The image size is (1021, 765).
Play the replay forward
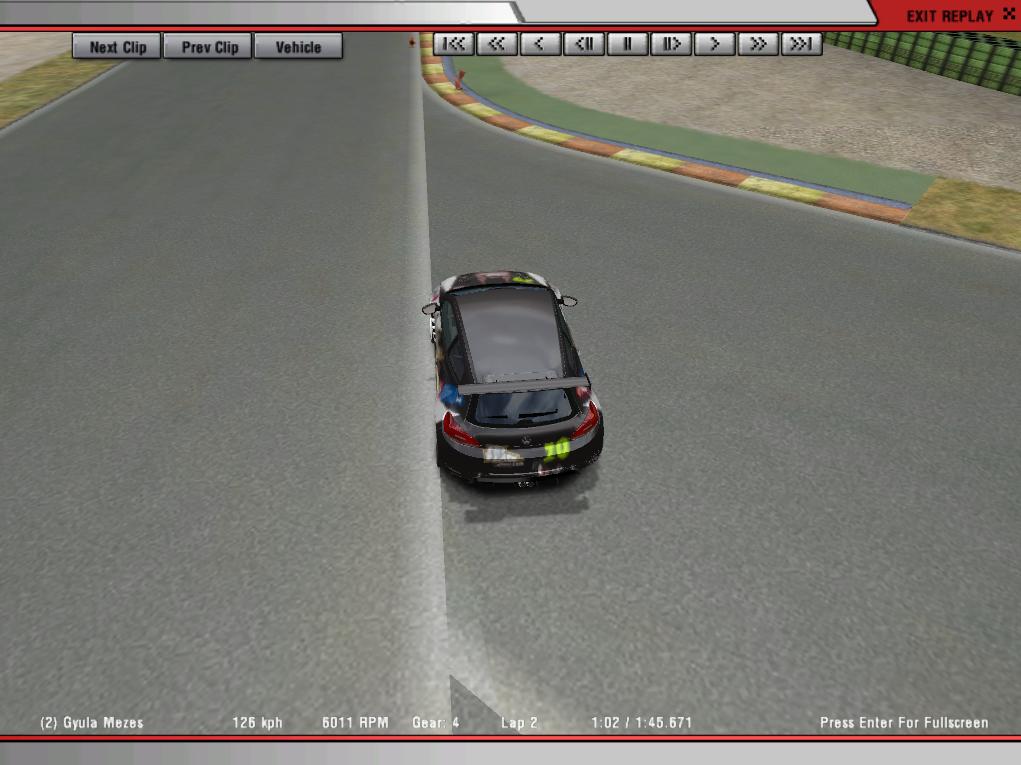click(714, 44)
